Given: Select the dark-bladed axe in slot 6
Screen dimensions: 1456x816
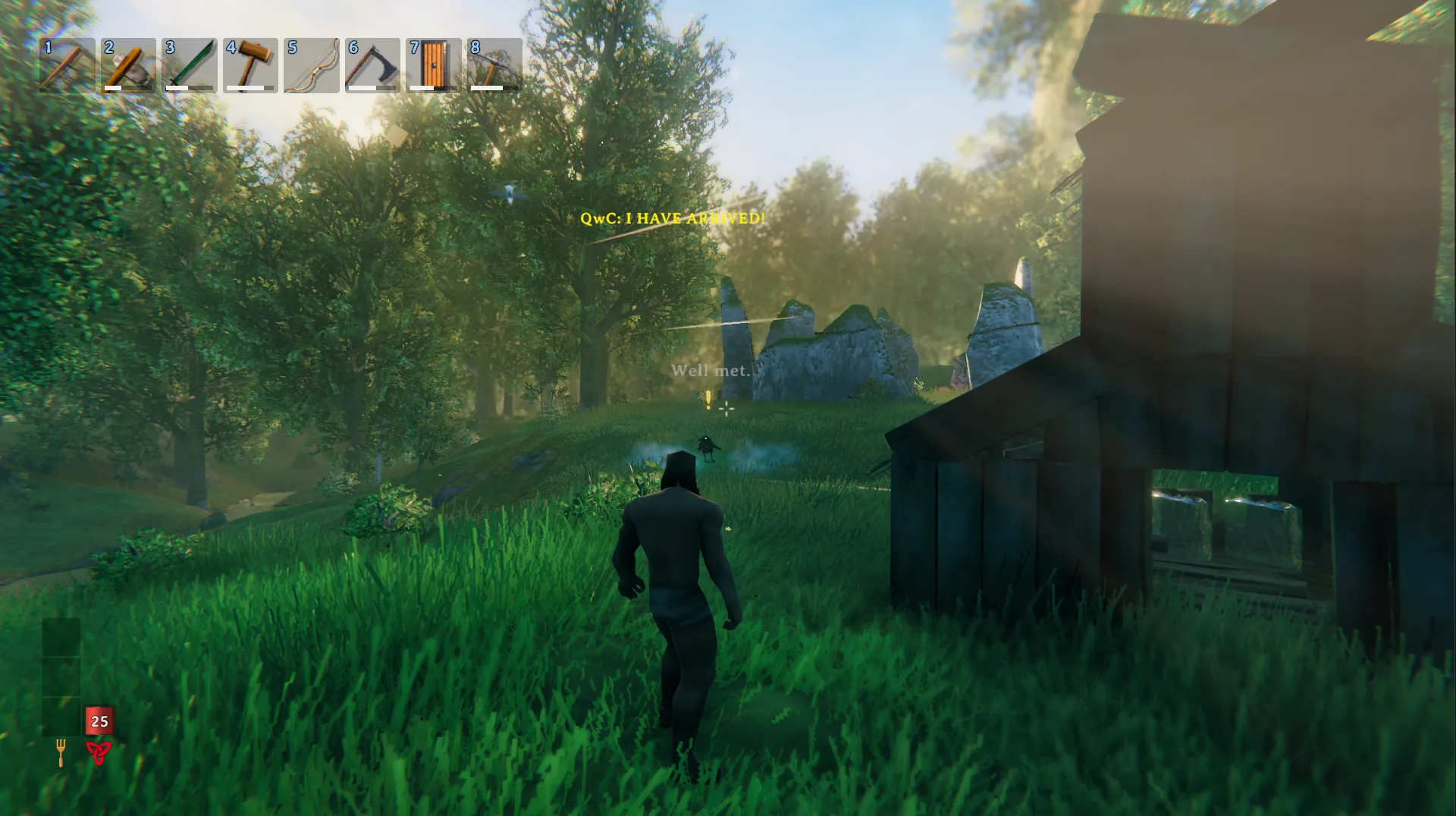Looking at the screenshot, I should tap(372, 65).
